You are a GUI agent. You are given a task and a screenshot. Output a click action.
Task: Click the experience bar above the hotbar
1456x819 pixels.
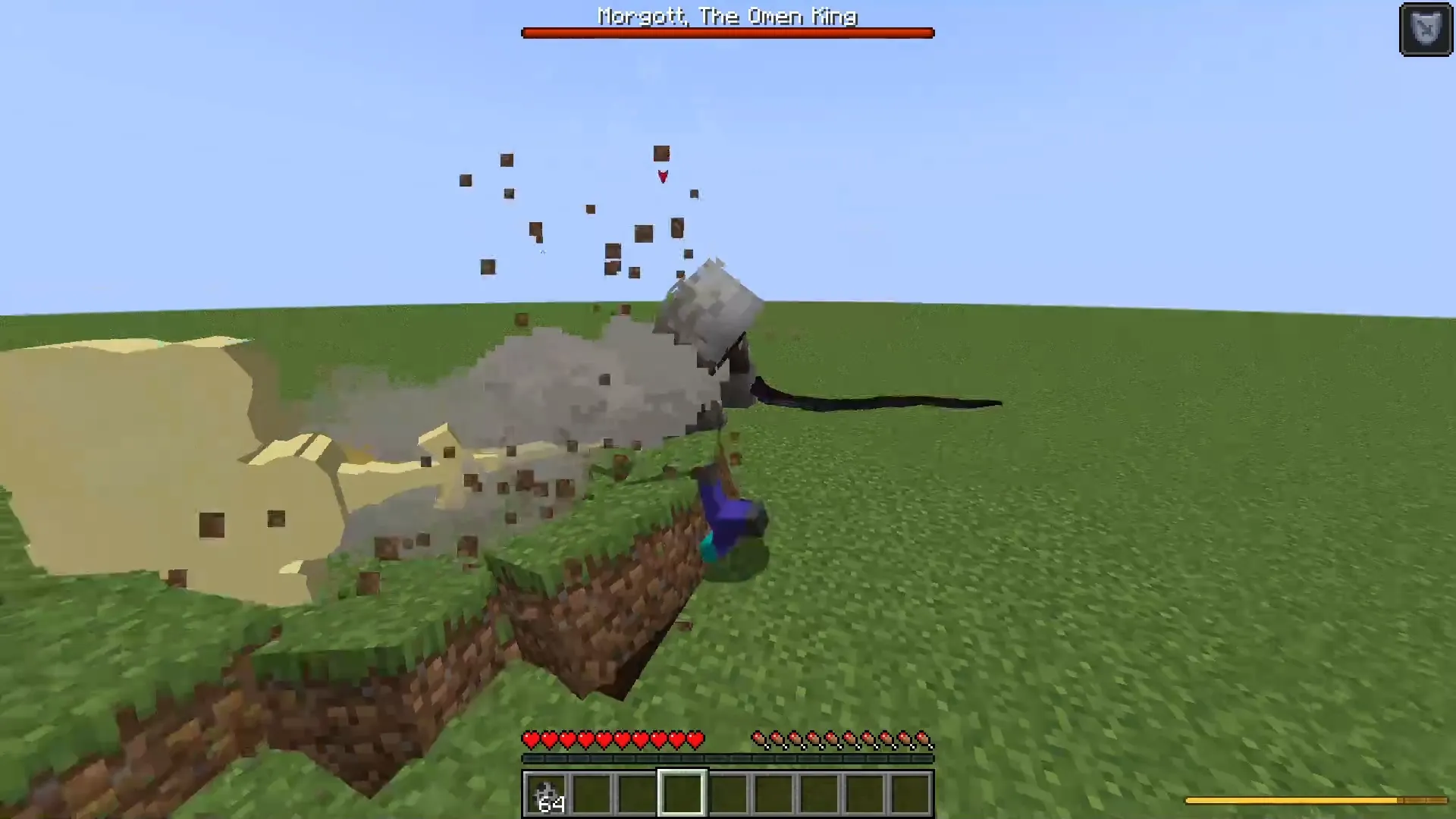(x=726, y=757)
